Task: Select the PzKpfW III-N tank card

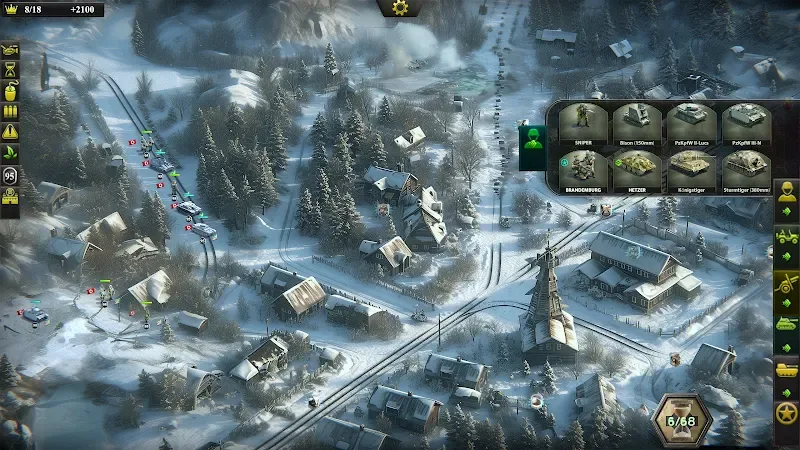Action: click(x=747, y=125)
